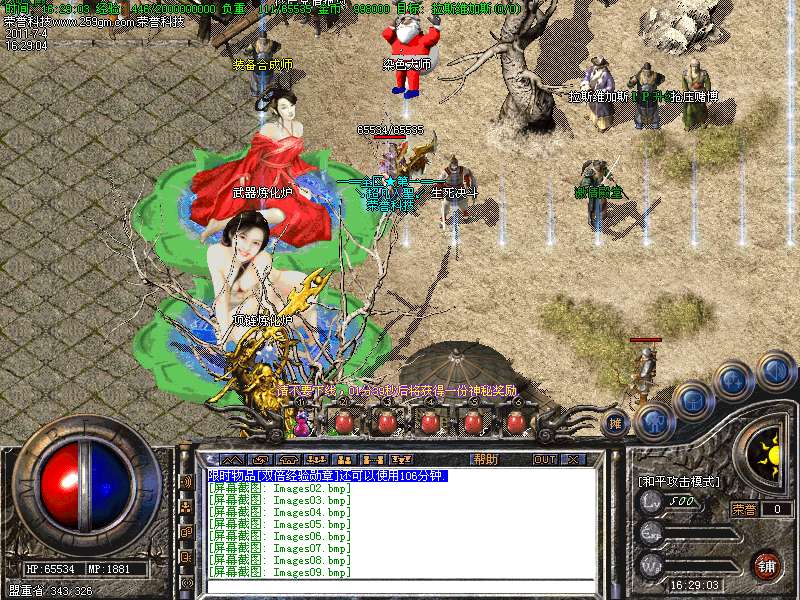This screenshot has width=800, height=600.
Task: Click the Images09.bmp screenshot log line
Action: (280, 572)
